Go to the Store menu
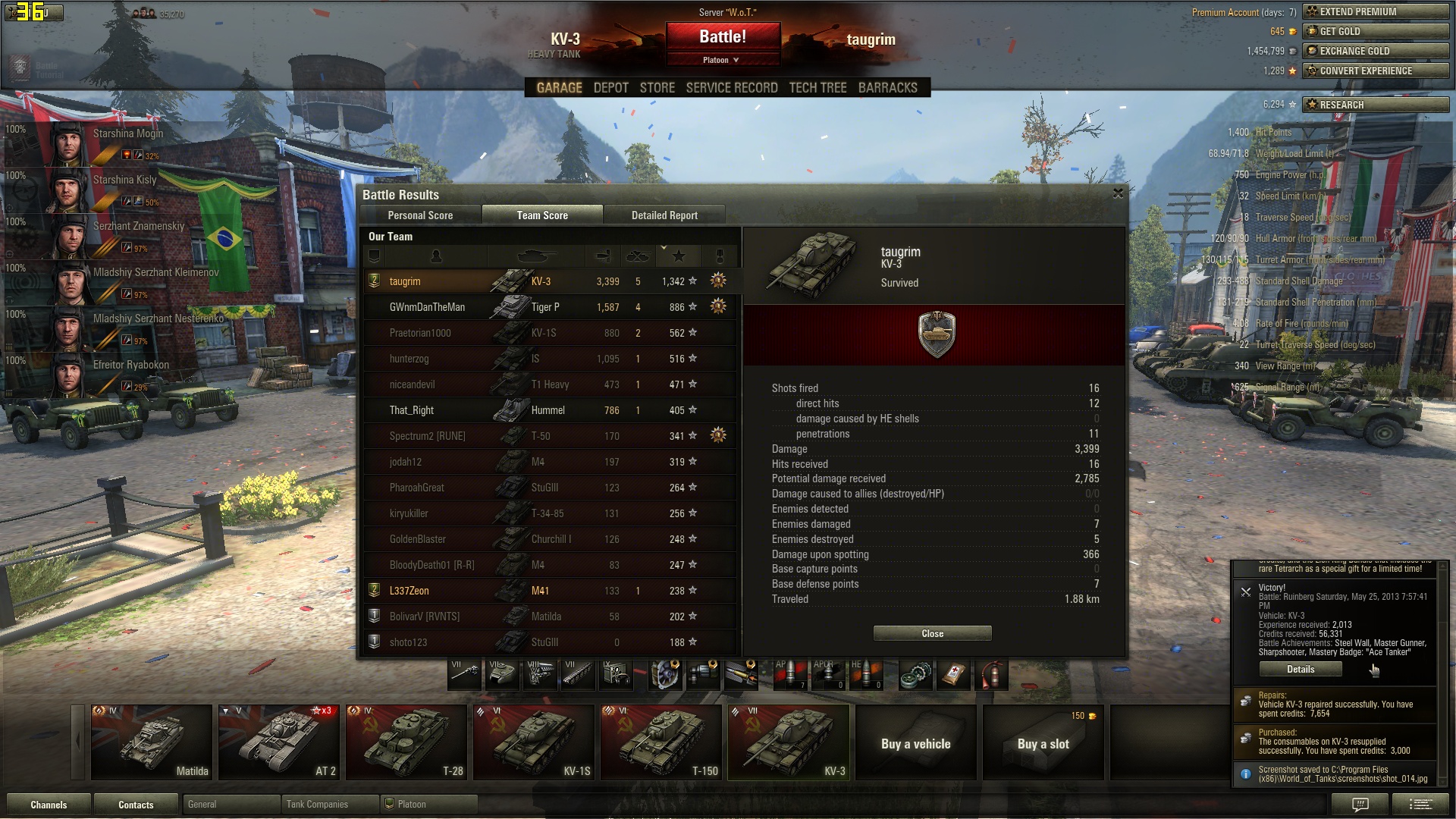Screen dimensions: 1456x819 pyautogui.click(x=657, y=88)
